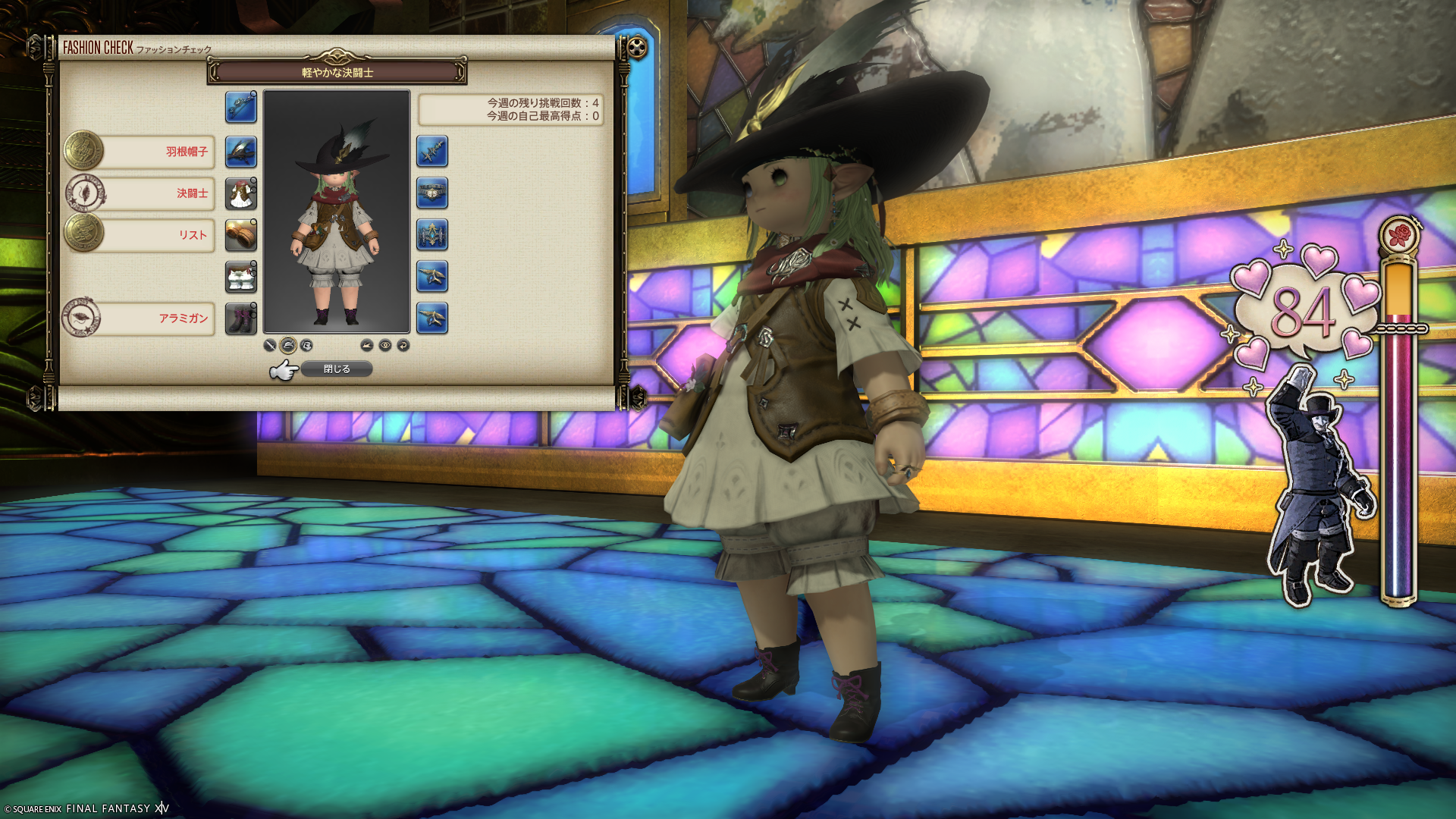Select the feathered hat head slot
This screenshot has width=1456, height=819.
pos(241,152)
